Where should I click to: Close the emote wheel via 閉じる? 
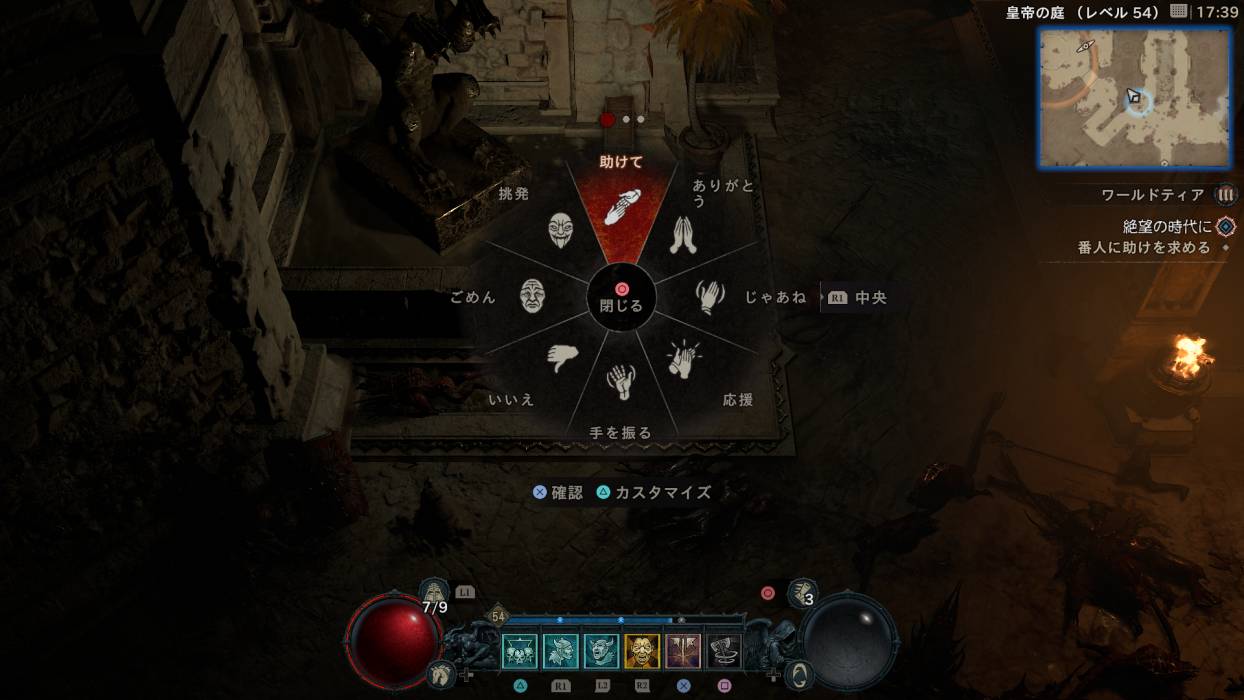621,298
